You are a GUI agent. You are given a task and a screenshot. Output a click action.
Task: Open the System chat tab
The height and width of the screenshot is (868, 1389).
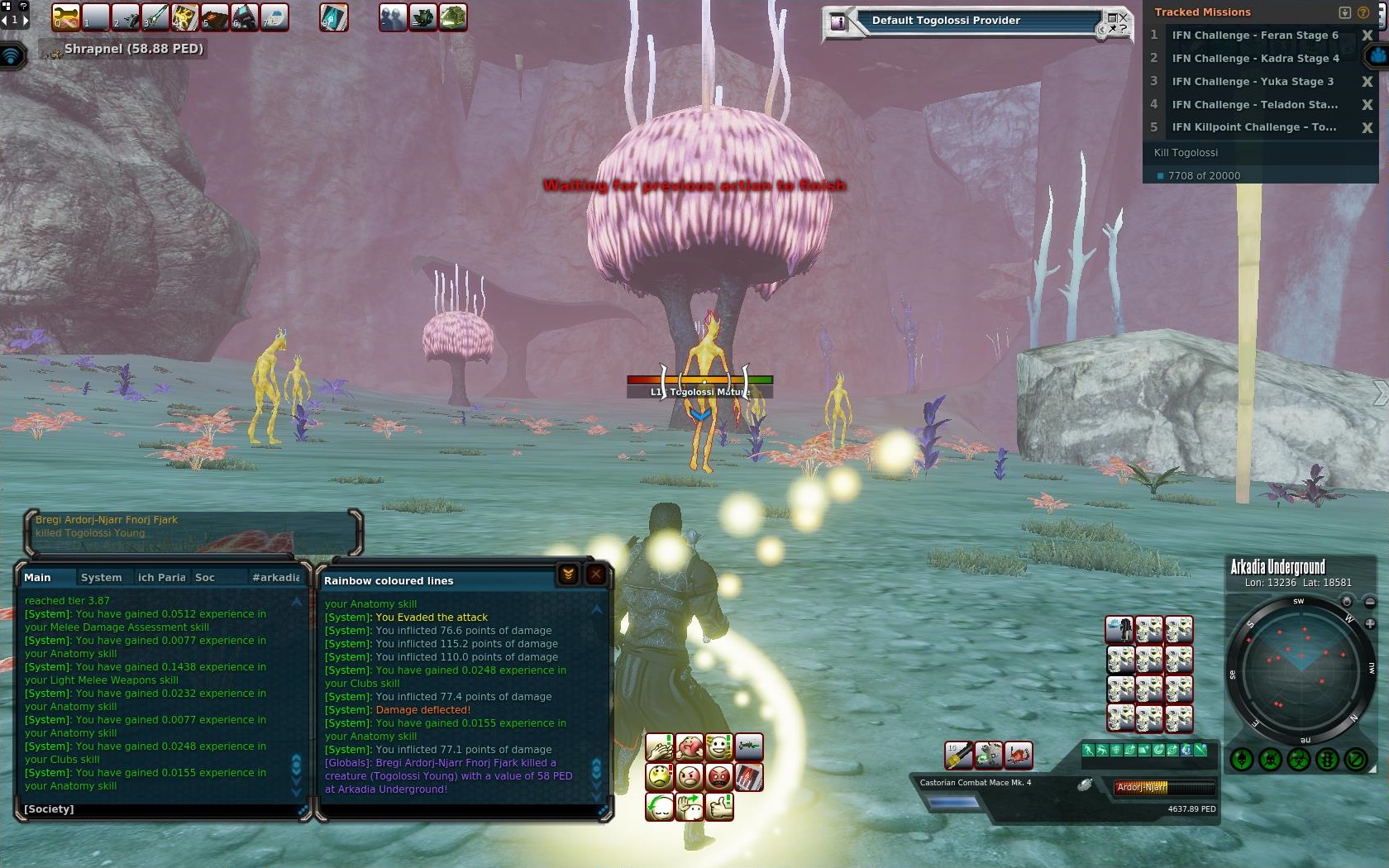[x=101, y=578]
